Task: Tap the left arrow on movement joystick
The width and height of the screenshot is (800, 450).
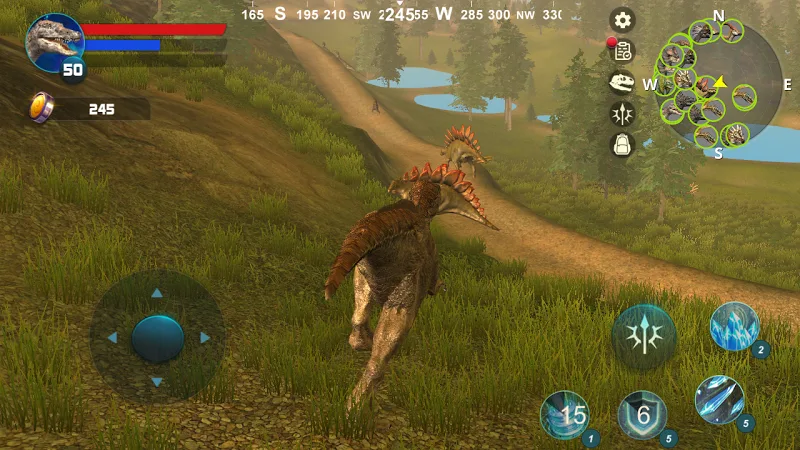Action: [x=111, y=338]
